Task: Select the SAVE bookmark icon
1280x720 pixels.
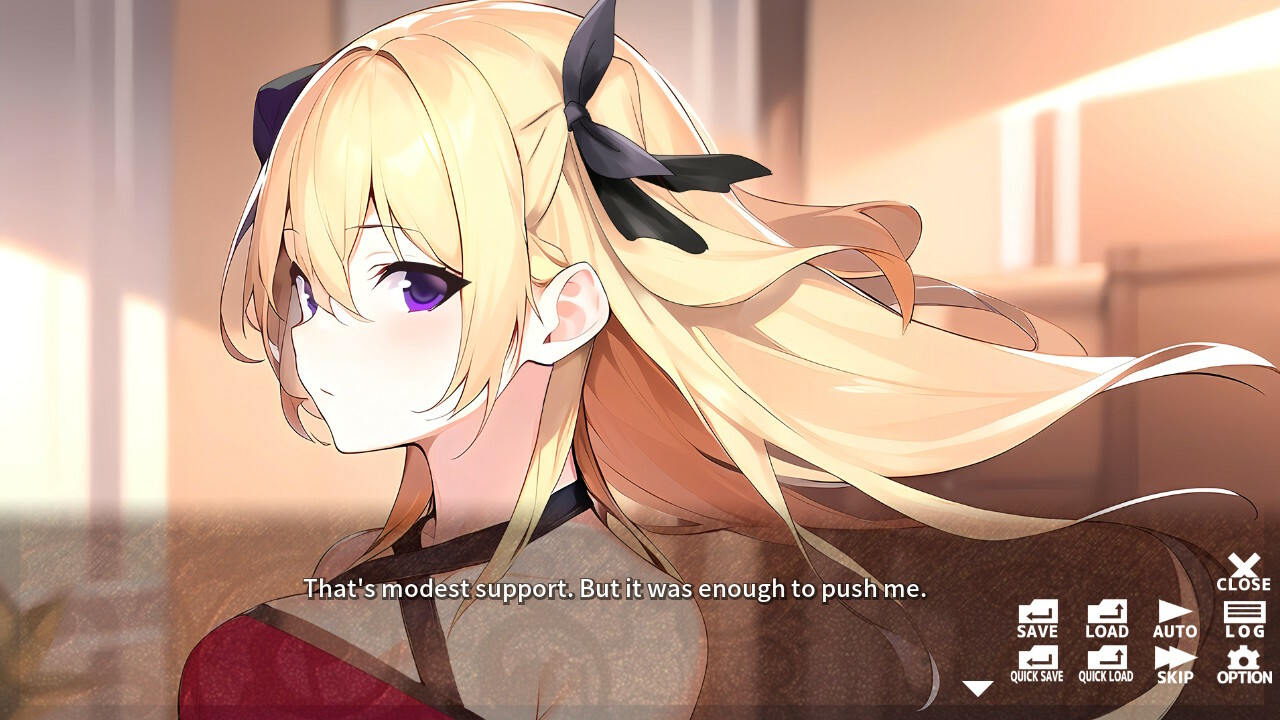Action: point(1036,618)
